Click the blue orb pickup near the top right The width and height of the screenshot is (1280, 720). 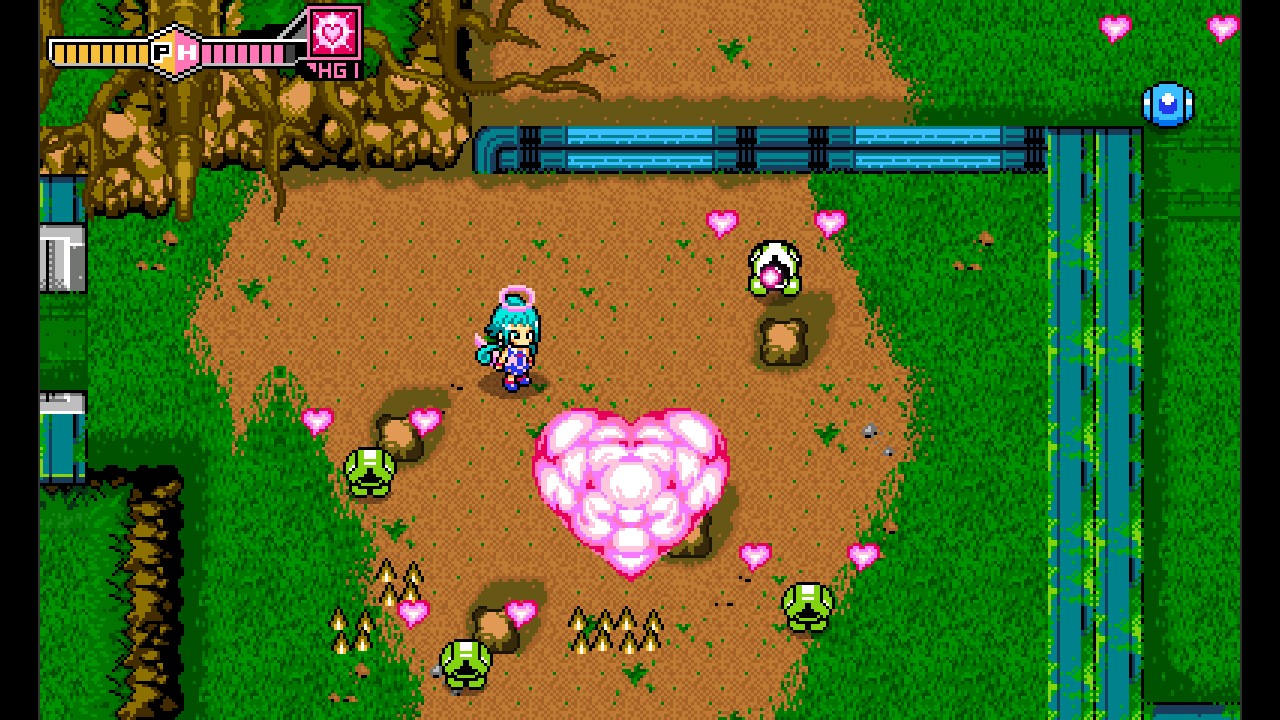(x=1166, y=105)
